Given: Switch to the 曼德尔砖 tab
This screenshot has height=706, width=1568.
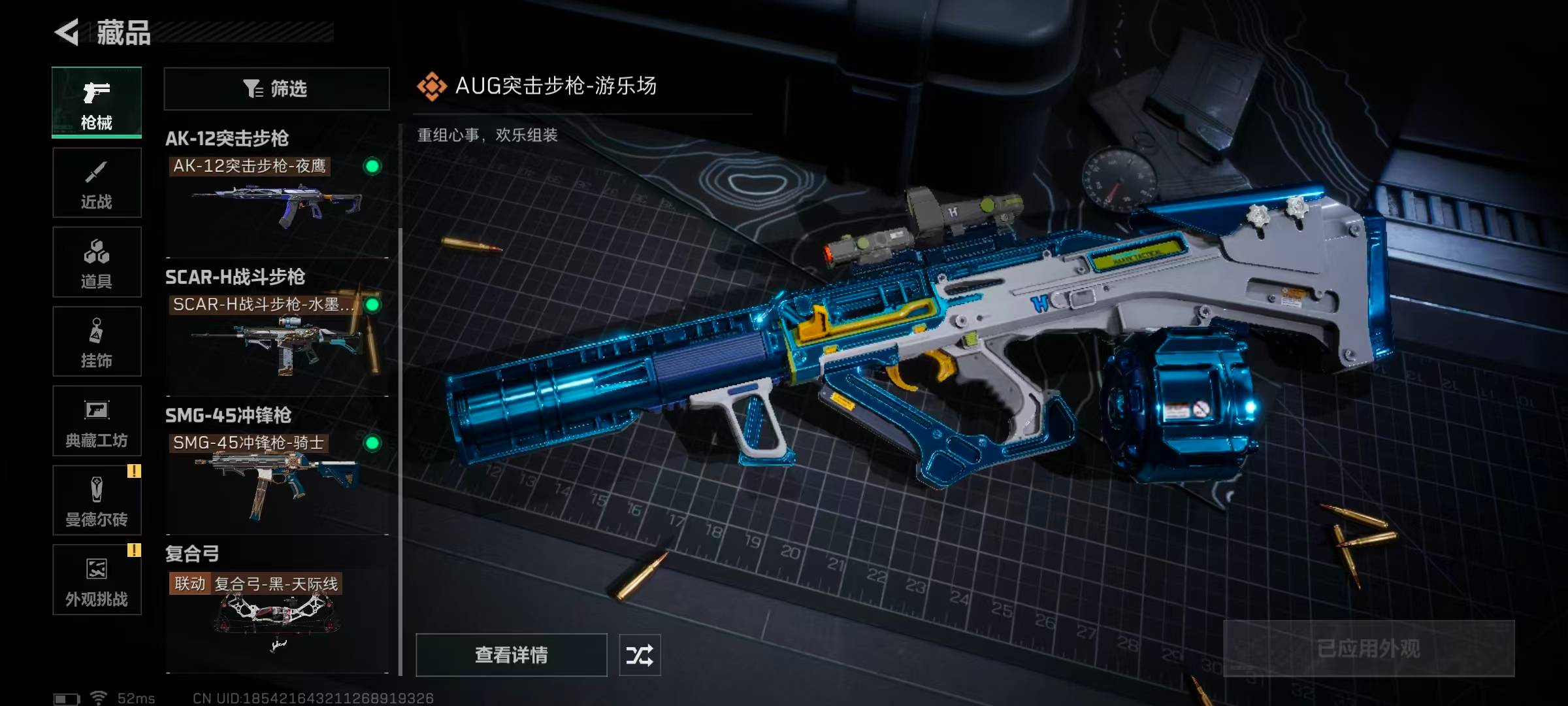Looking at the screenshot, I should [97, 500].
